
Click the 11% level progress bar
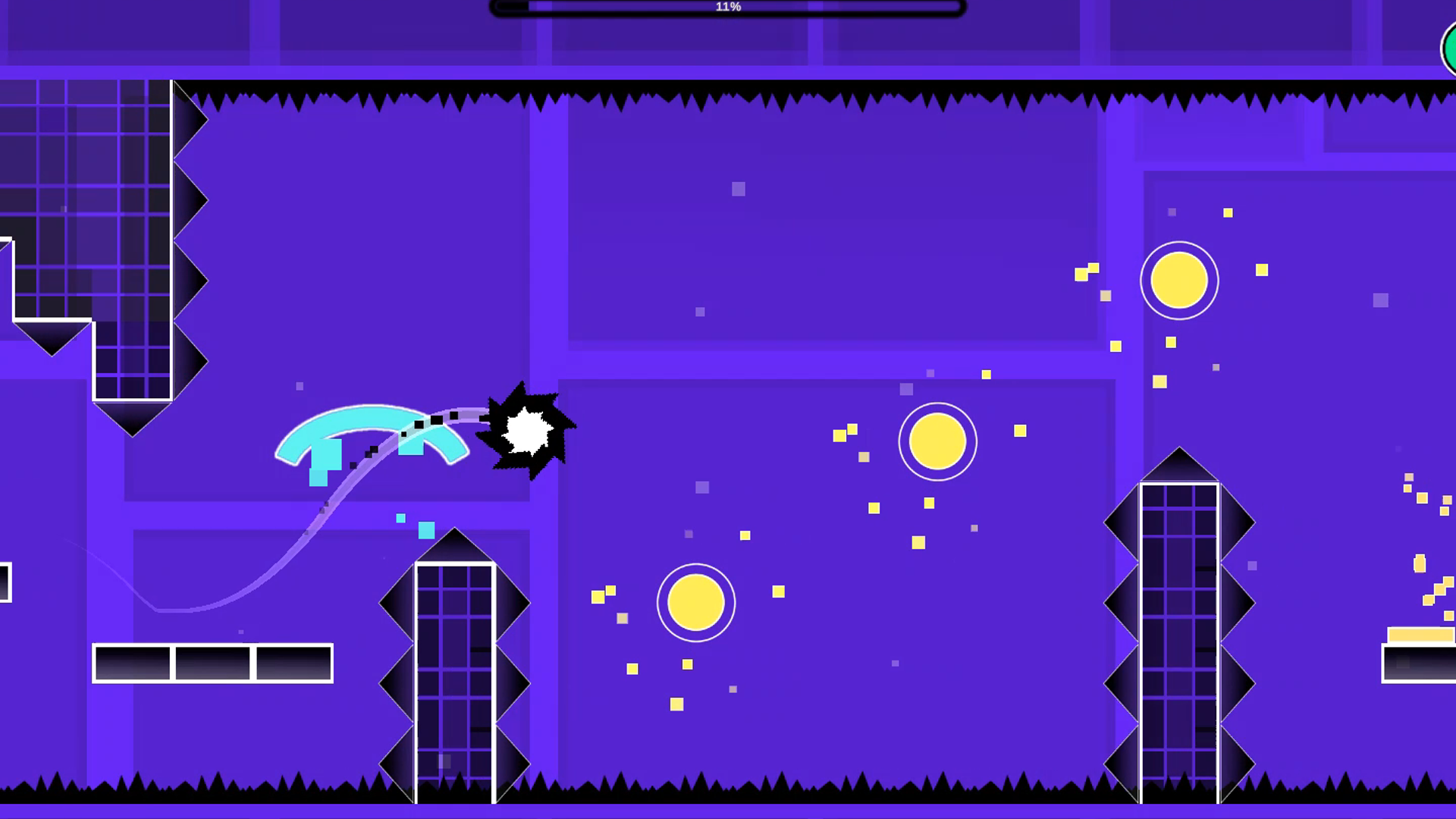(726, 8)
